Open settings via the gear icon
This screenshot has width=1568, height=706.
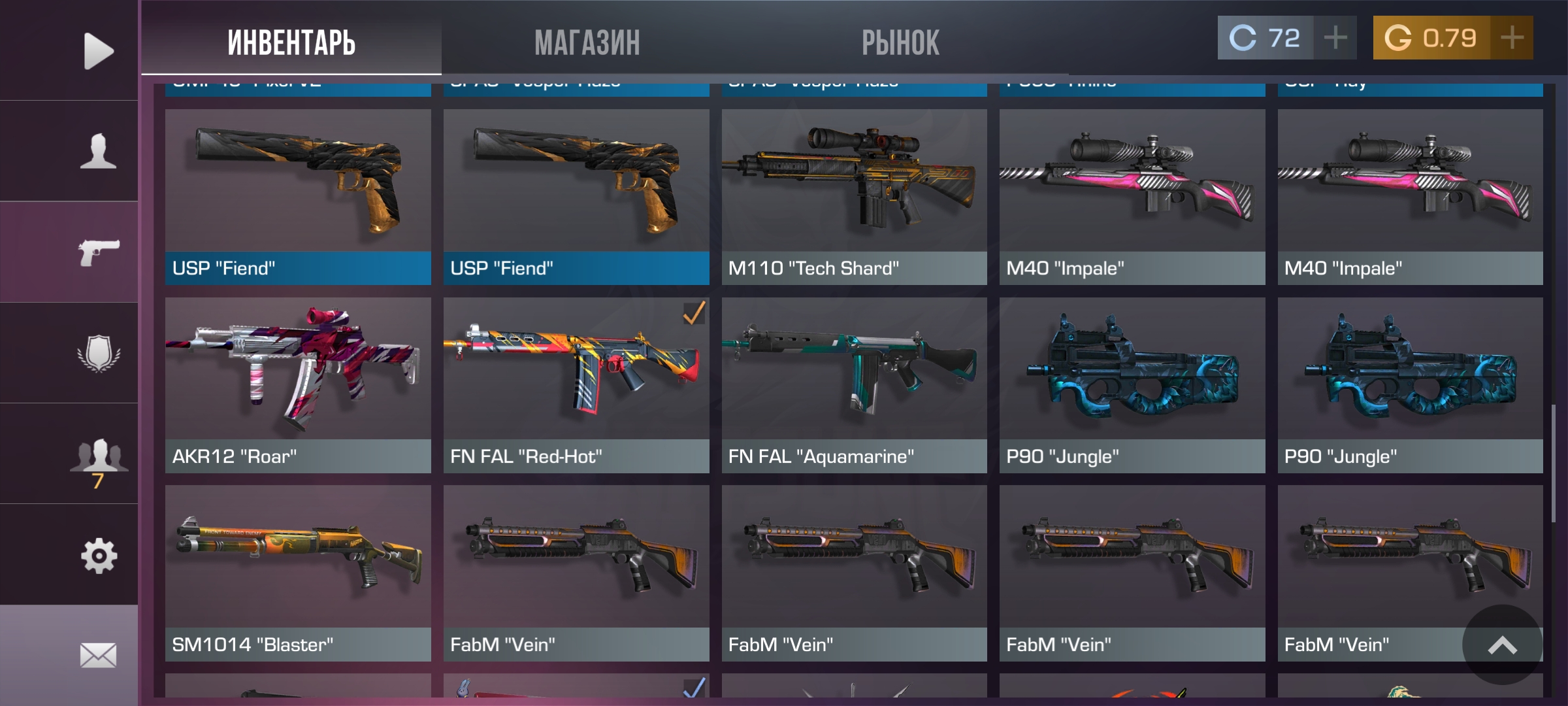[98, 556]
